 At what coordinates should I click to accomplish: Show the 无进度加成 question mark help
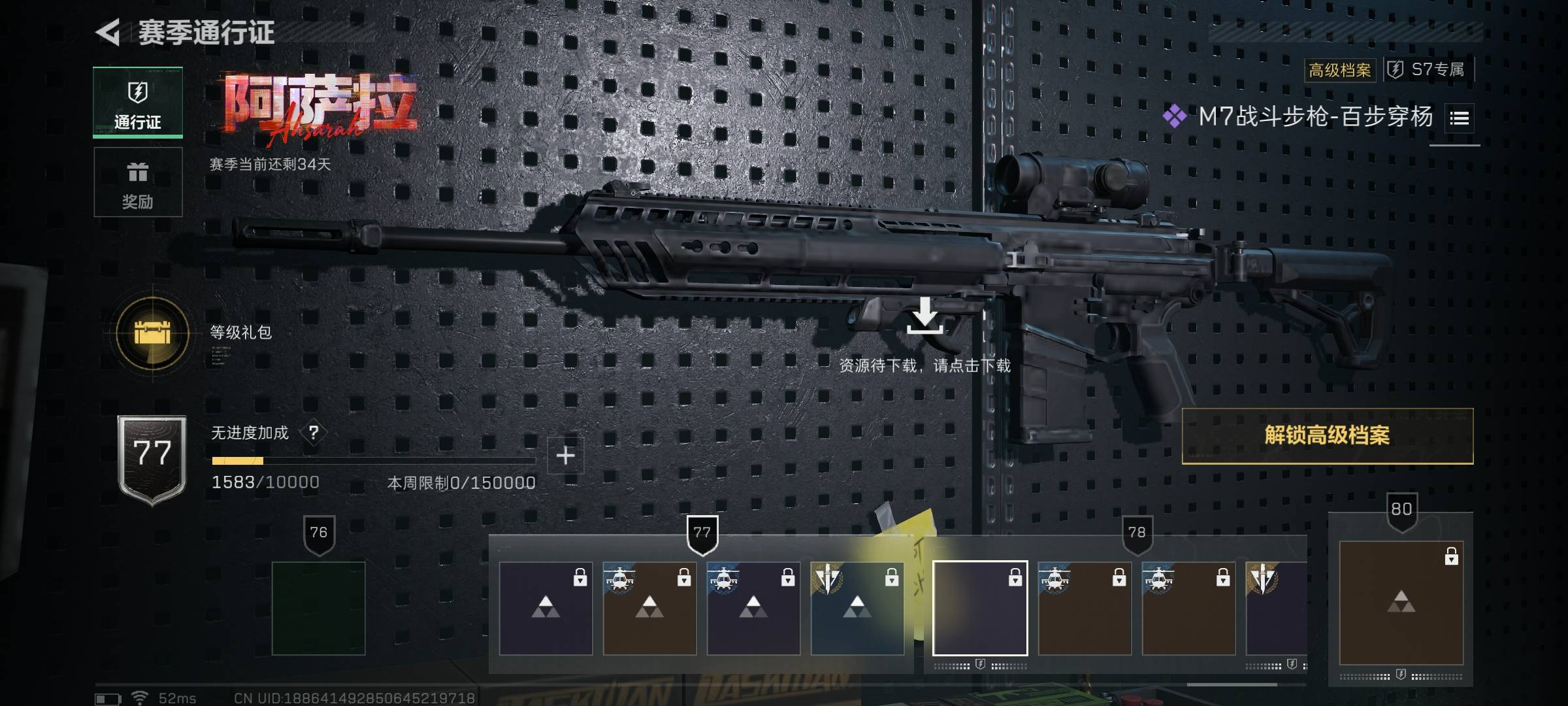click(314, 433)
